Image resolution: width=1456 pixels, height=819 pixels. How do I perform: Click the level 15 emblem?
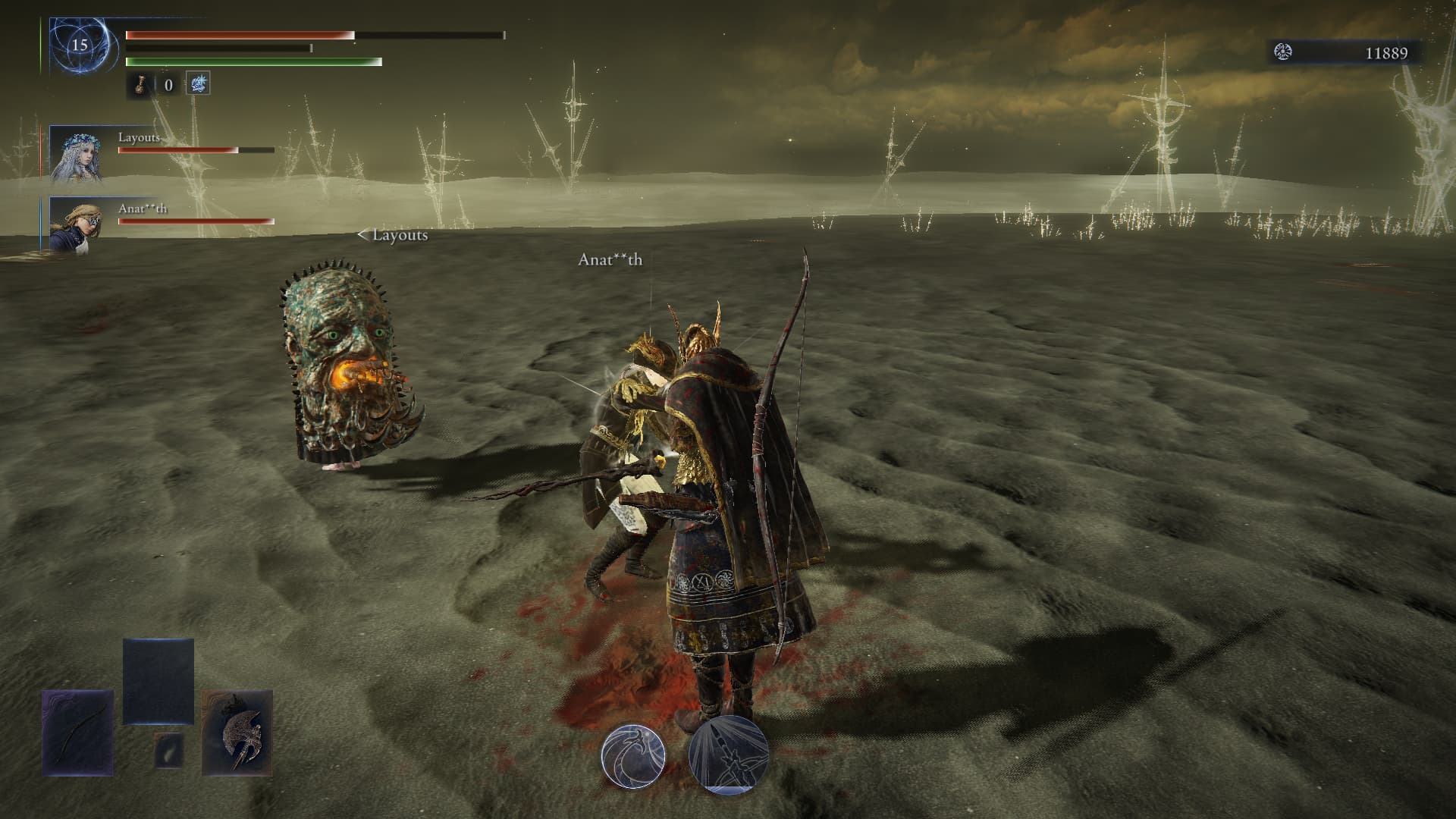coord(80,45)
